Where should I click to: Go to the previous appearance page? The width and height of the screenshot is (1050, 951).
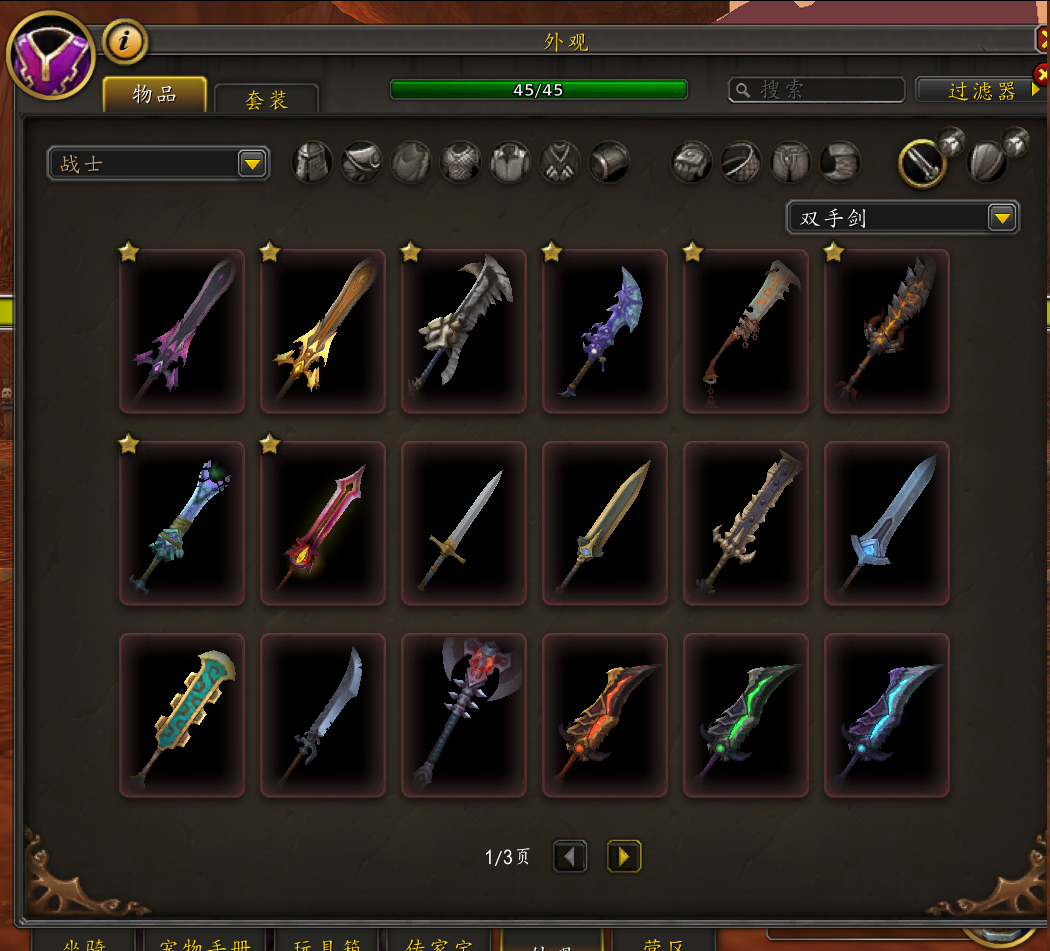click(570, 856)
